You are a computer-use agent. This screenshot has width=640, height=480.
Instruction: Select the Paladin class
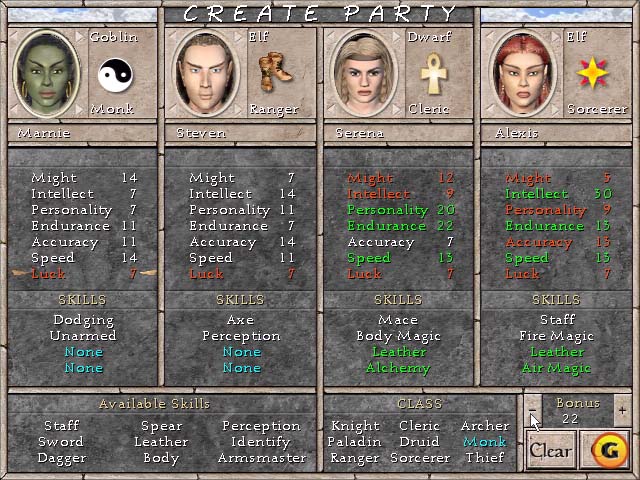pos(354,442)
